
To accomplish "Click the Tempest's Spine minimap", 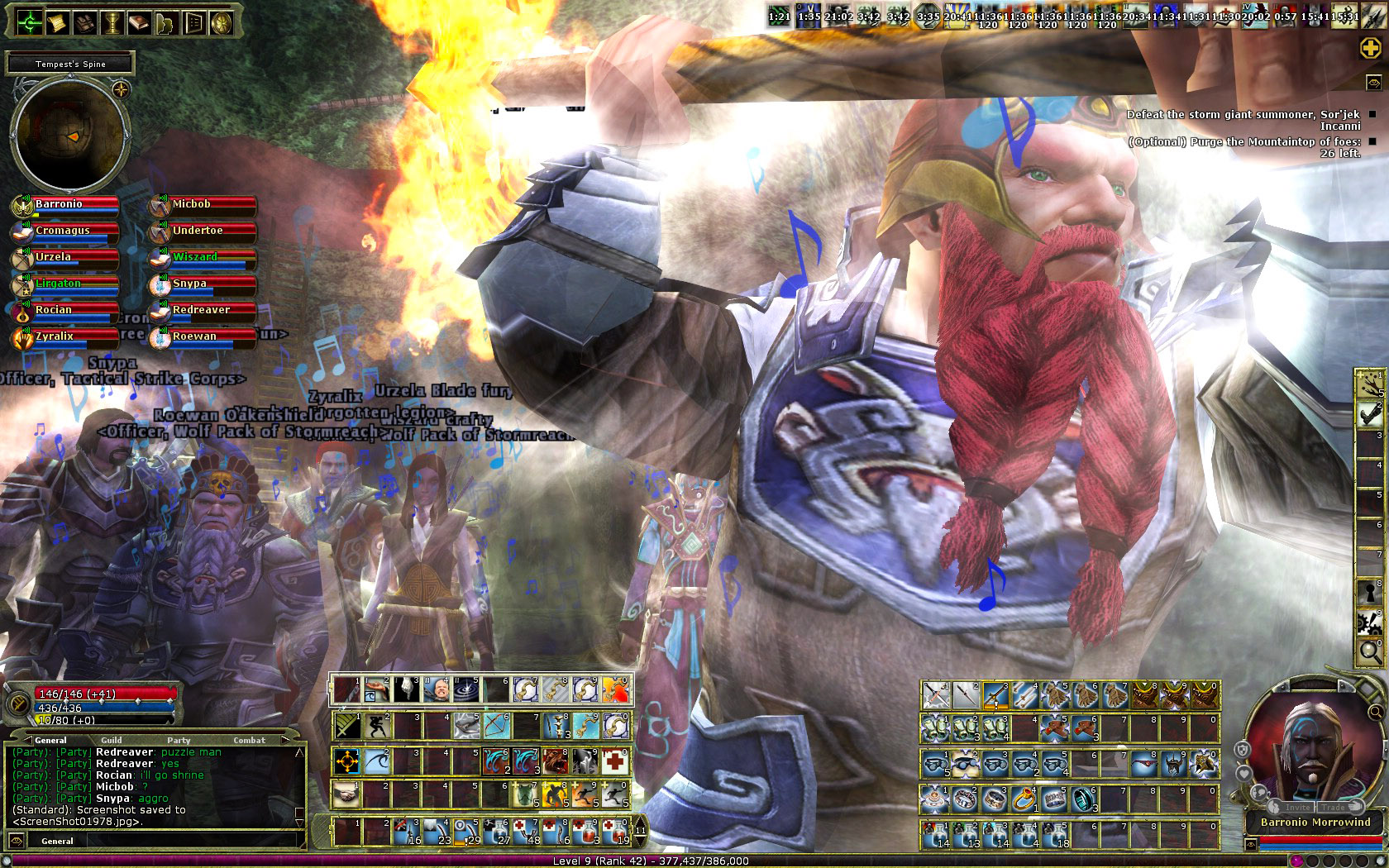I will pos(69,135).
